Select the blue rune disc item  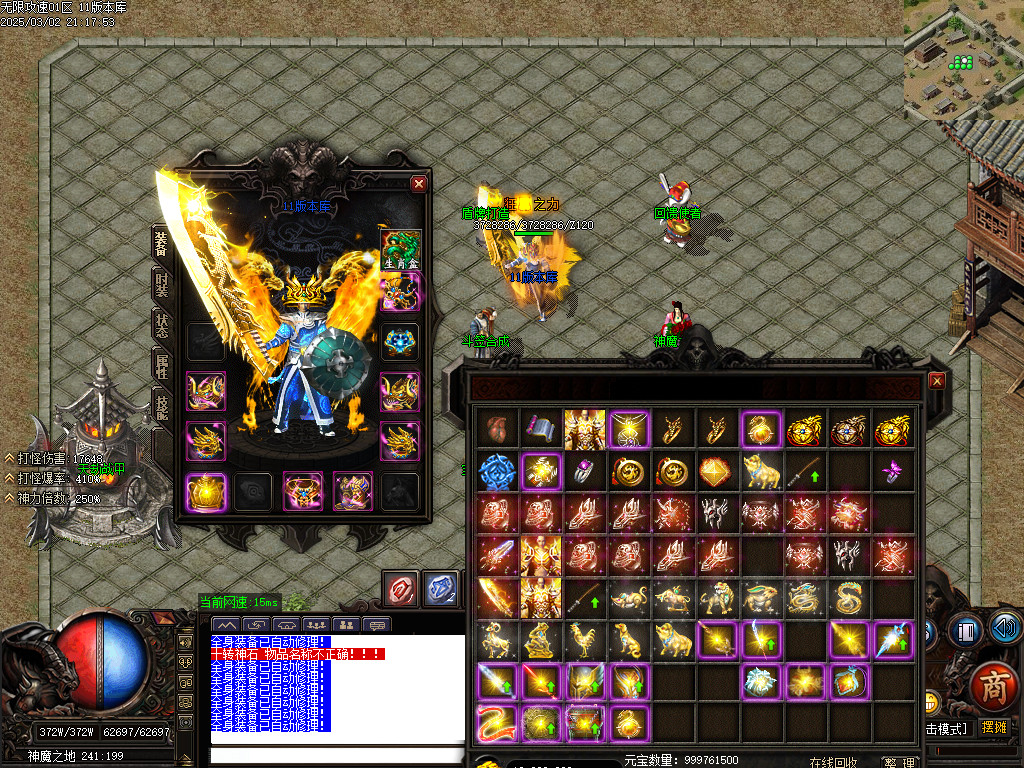tap(497, 471)
